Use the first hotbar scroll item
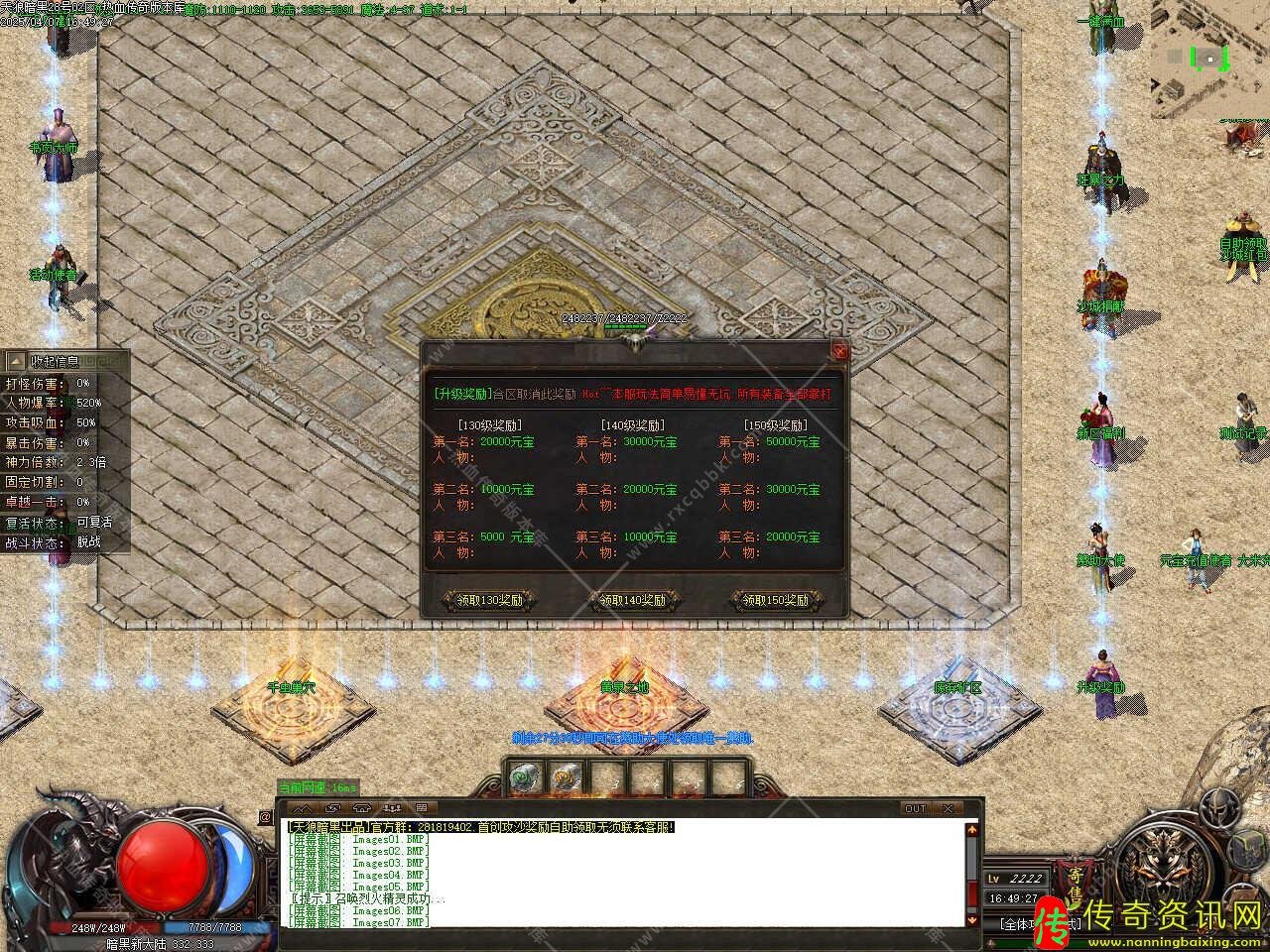 [x=523, y=779]
